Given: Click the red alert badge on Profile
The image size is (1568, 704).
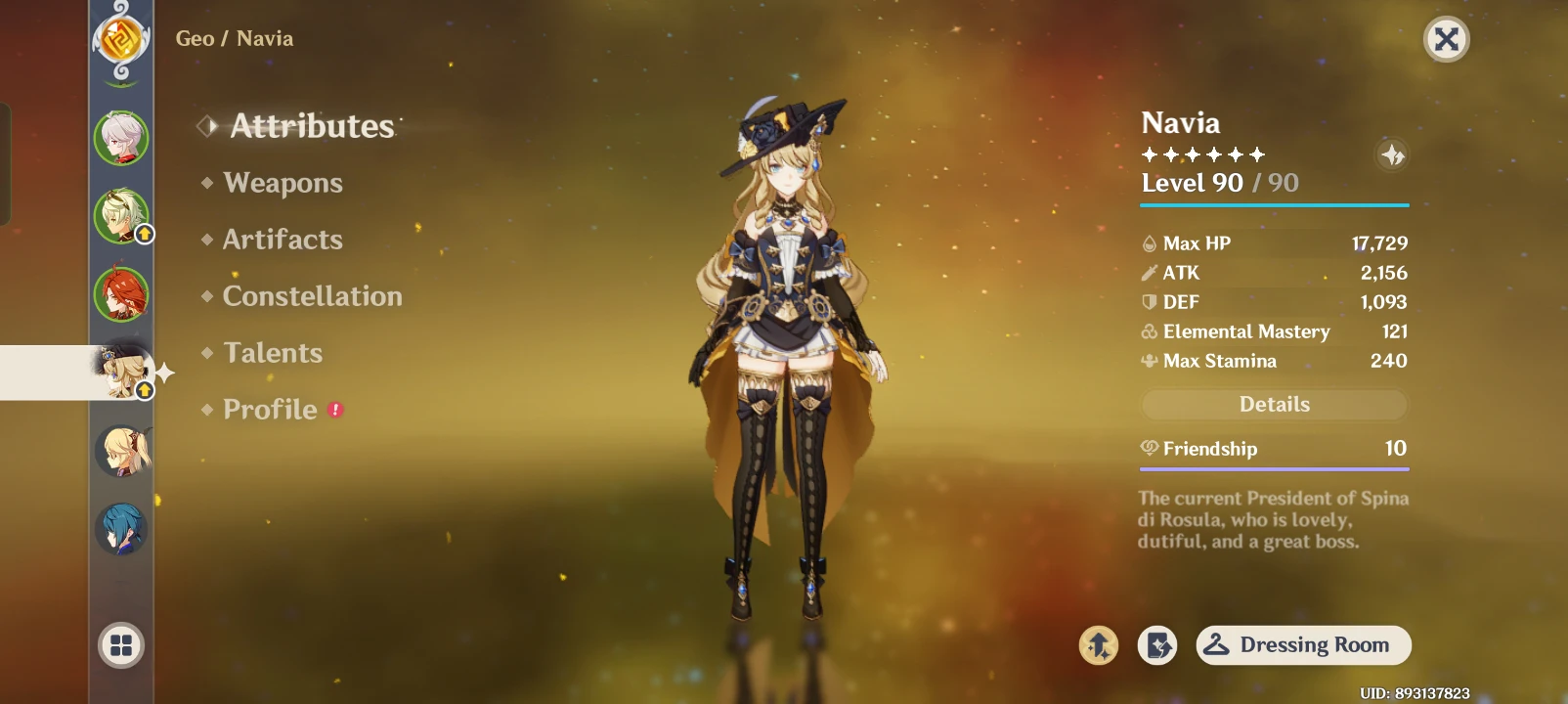Looking at the screenshot, I should click(333, 410).
